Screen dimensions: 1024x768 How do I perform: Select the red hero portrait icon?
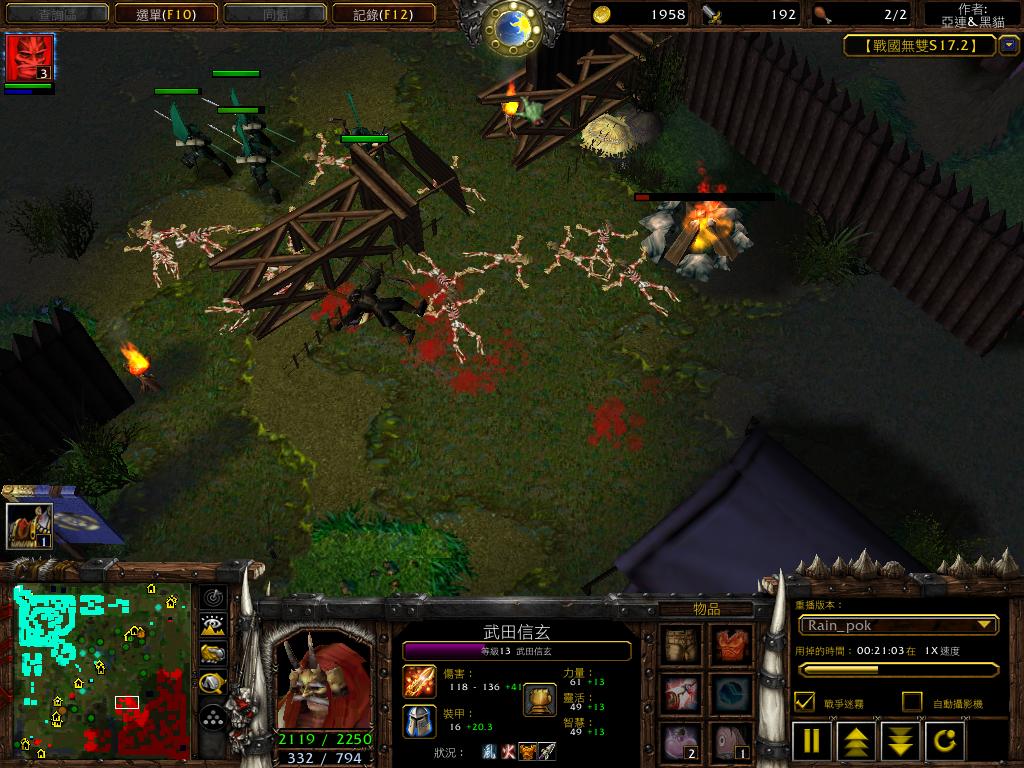click(29, 58)
